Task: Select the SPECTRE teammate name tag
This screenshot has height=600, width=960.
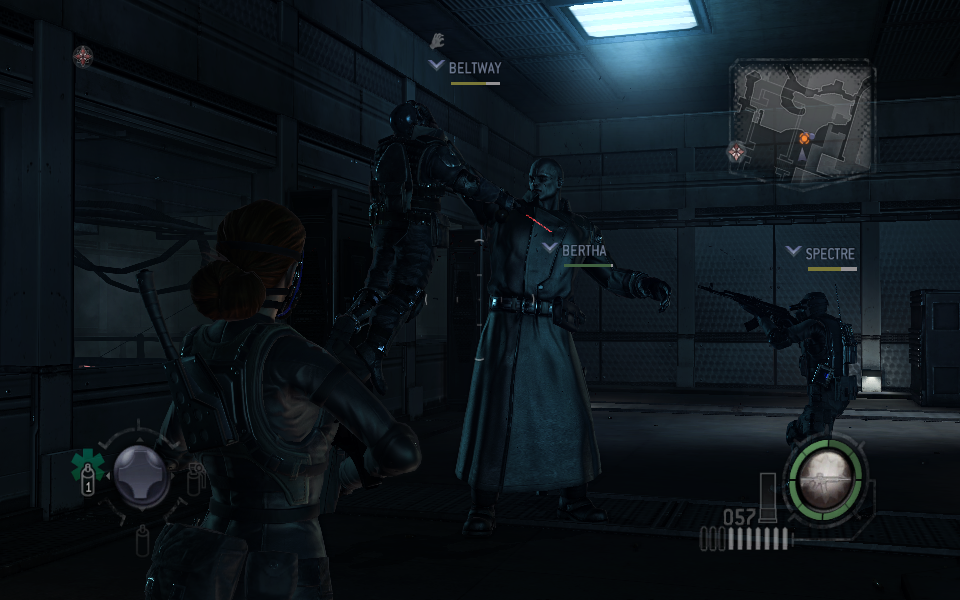Action: pyautogui.click(x=830, y=254)
